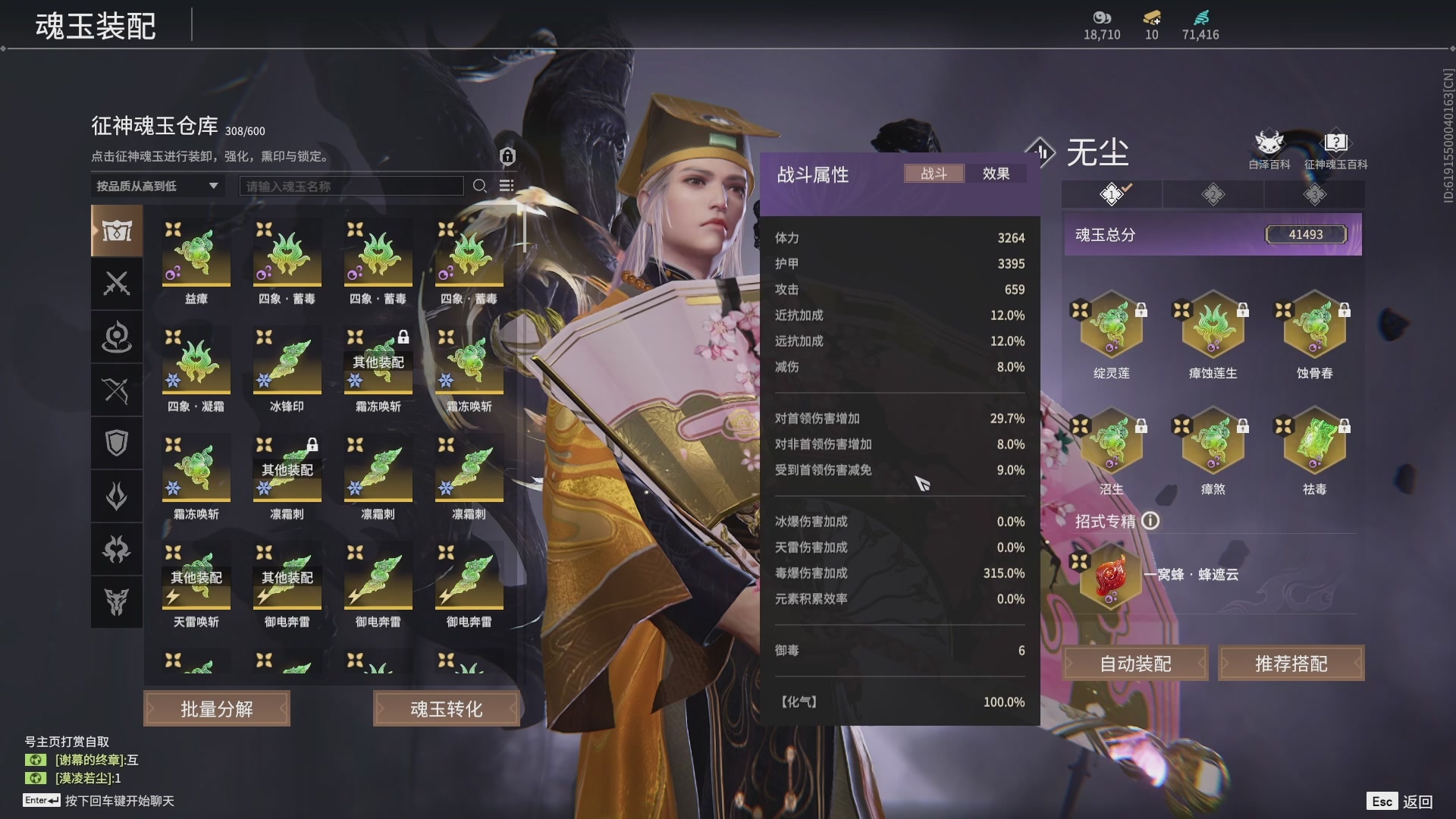Viewport: 1456px width, 819px height.
Task: Select the 一窝蜂·蜂遮云 skill icon
Action: coord(1112,576)
